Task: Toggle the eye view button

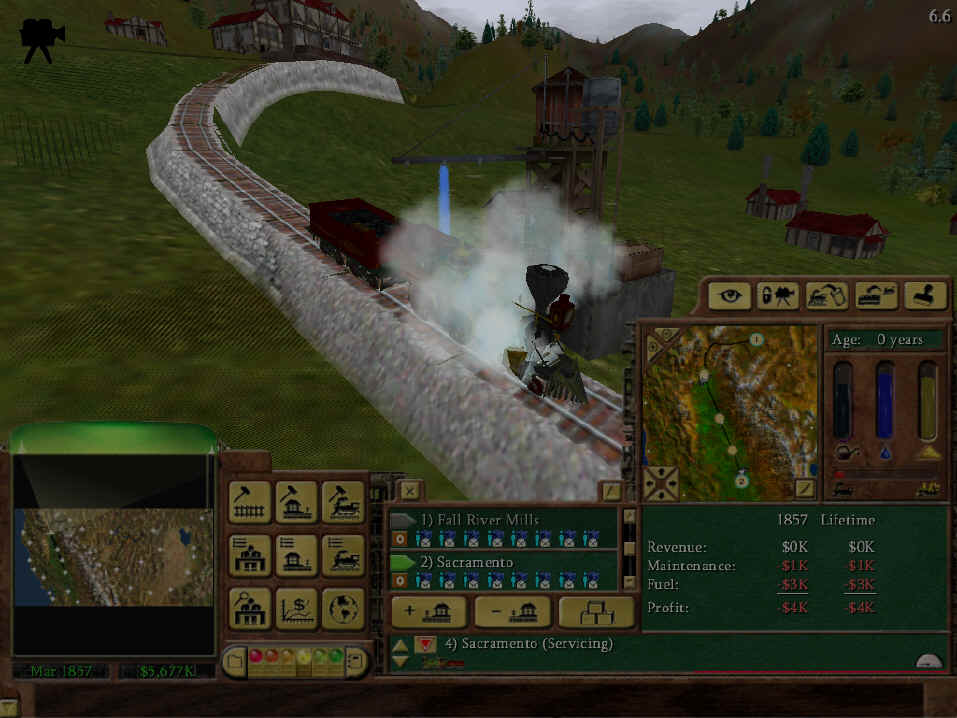Action: [729, 296]
